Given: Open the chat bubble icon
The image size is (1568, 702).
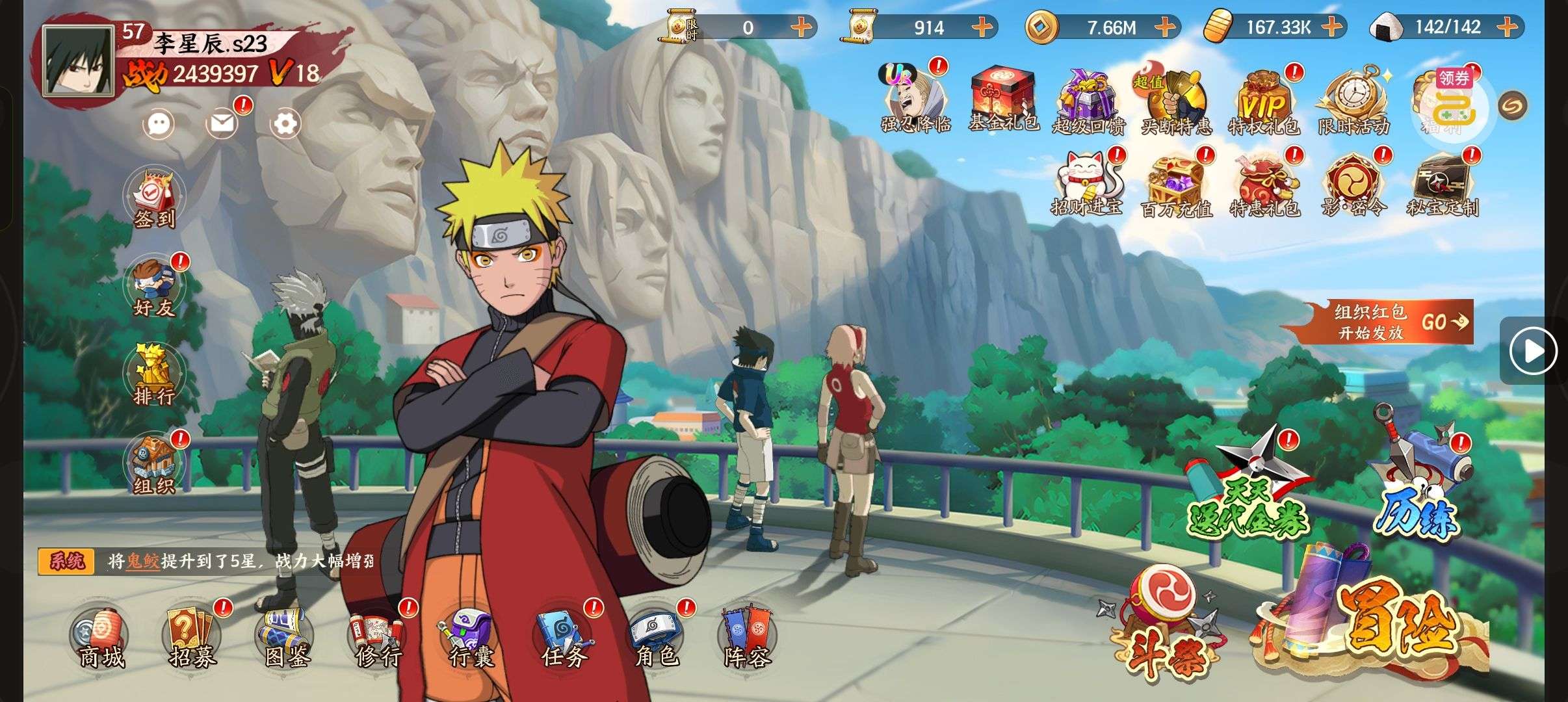Looking at the screenshot, I should 159,123.
